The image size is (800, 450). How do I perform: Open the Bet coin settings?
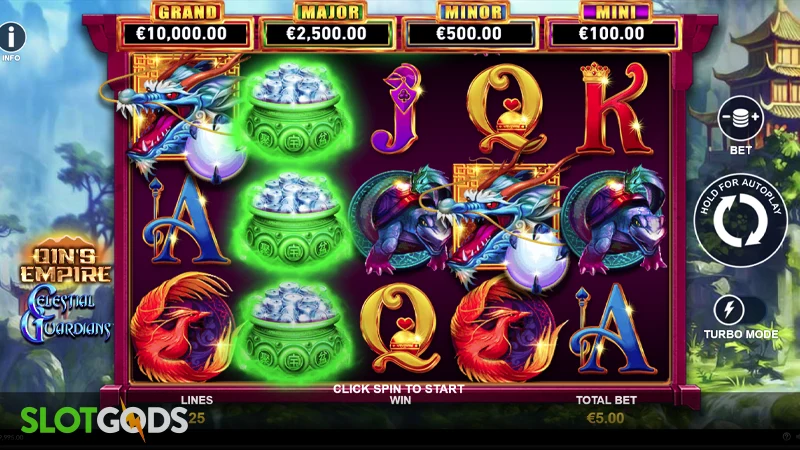[x=741, y=119]
